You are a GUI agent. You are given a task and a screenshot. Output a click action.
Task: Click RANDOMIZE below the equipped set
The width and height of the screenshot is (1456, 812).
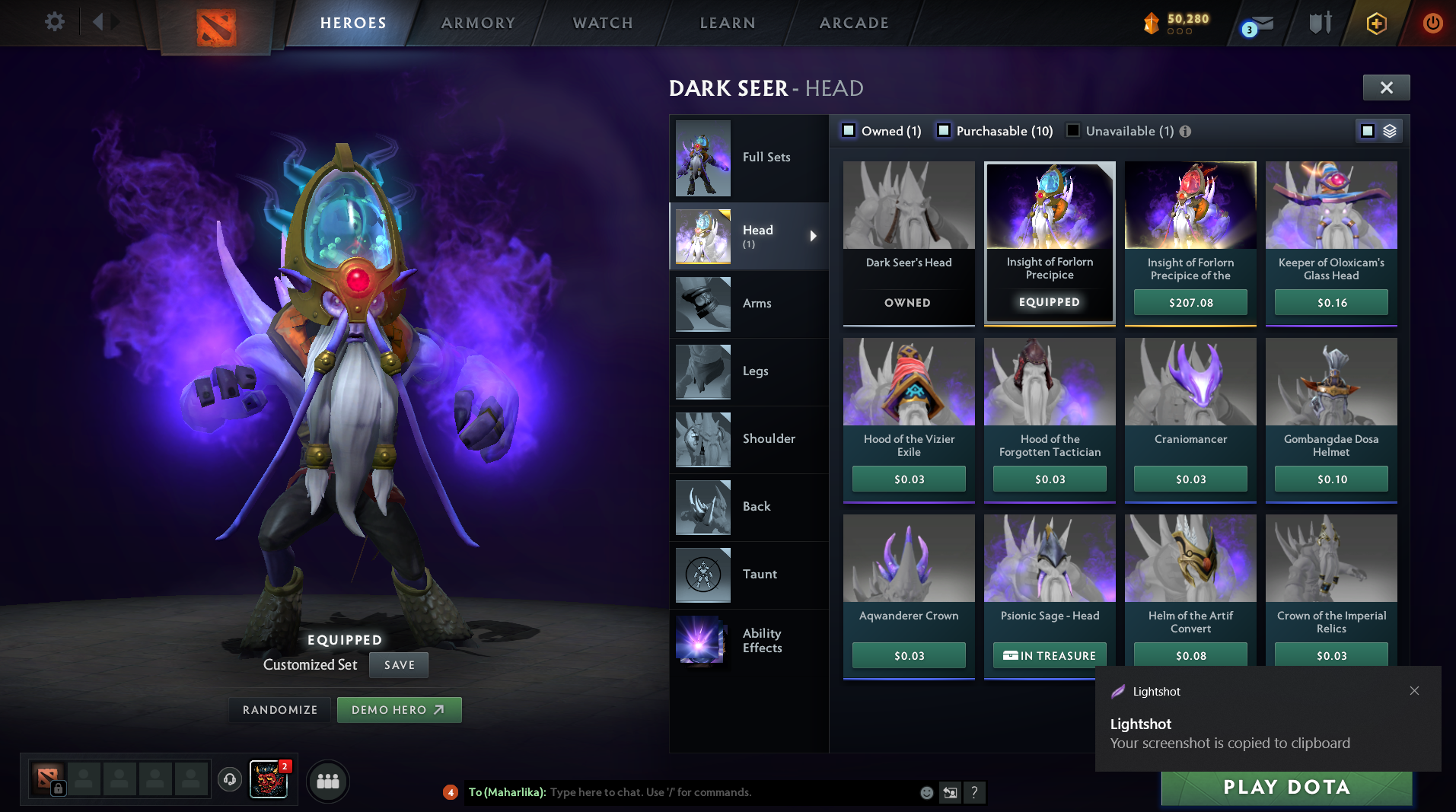pos(279,709)
